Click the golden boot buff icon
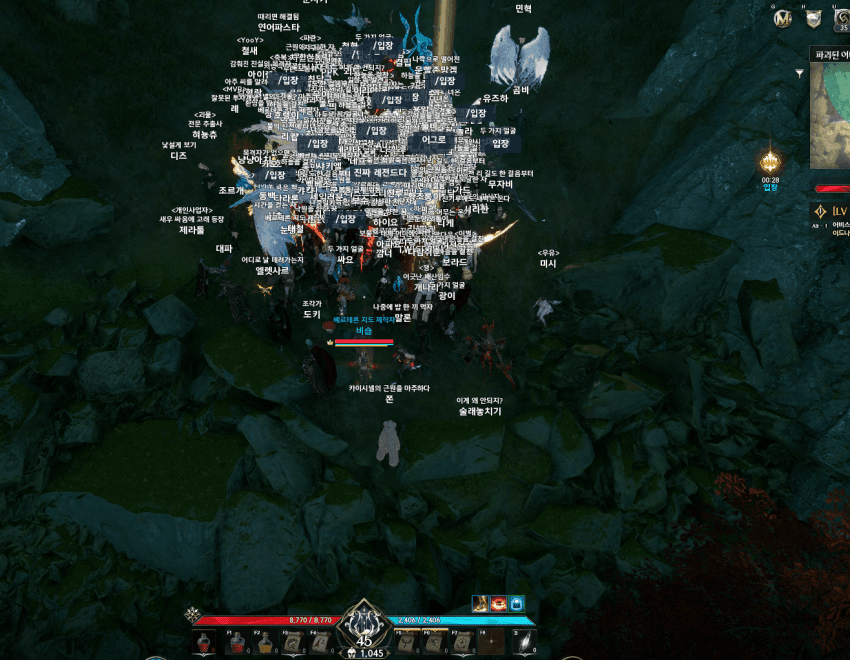850x660 pixels. [480, 603]
